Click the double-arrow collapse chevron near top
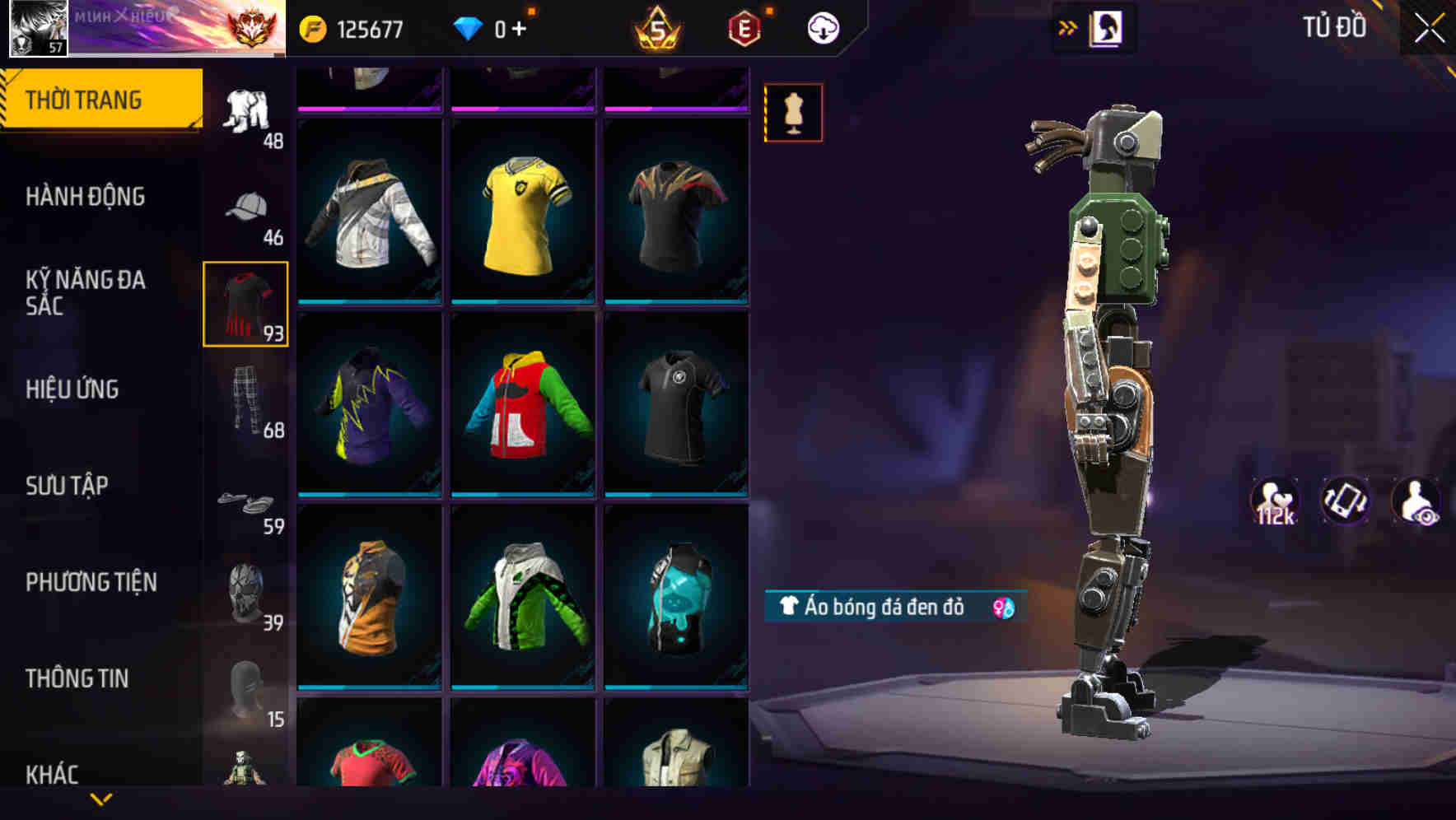This screenshot has width=1456, height=820. coord(1067,26)
